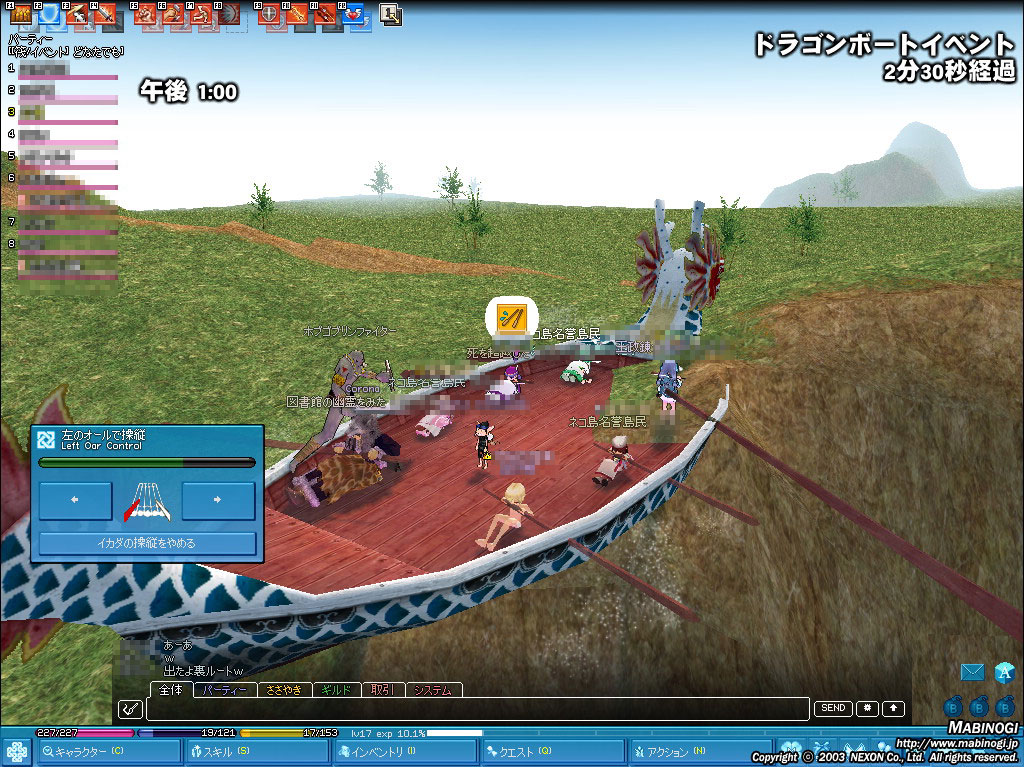Steer the oar with the right arrow button

pyautogui.click(x=218, y=501)
